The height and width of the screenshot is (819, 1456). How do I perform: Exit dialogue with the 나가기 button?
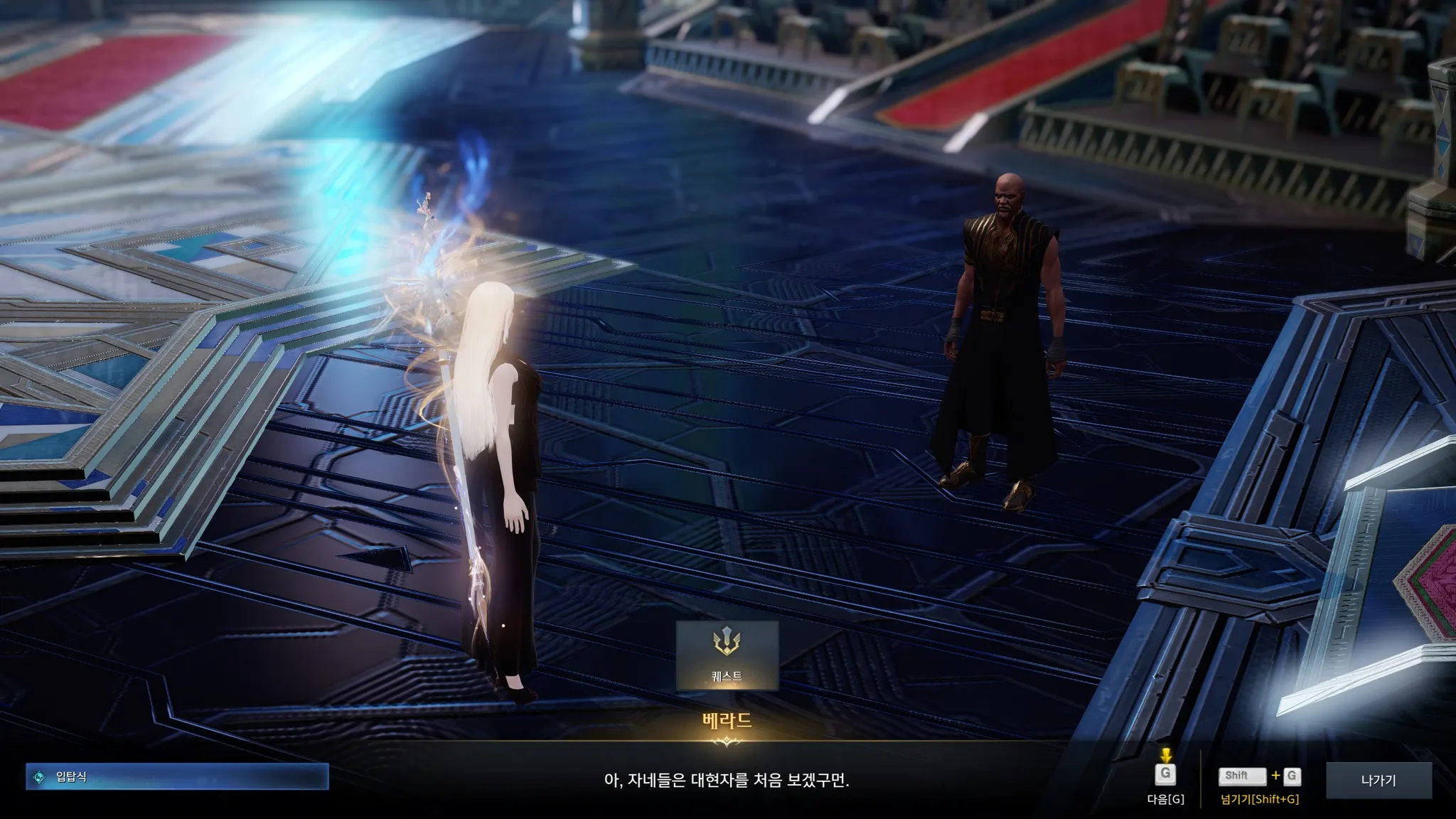tap(1378, 780)
